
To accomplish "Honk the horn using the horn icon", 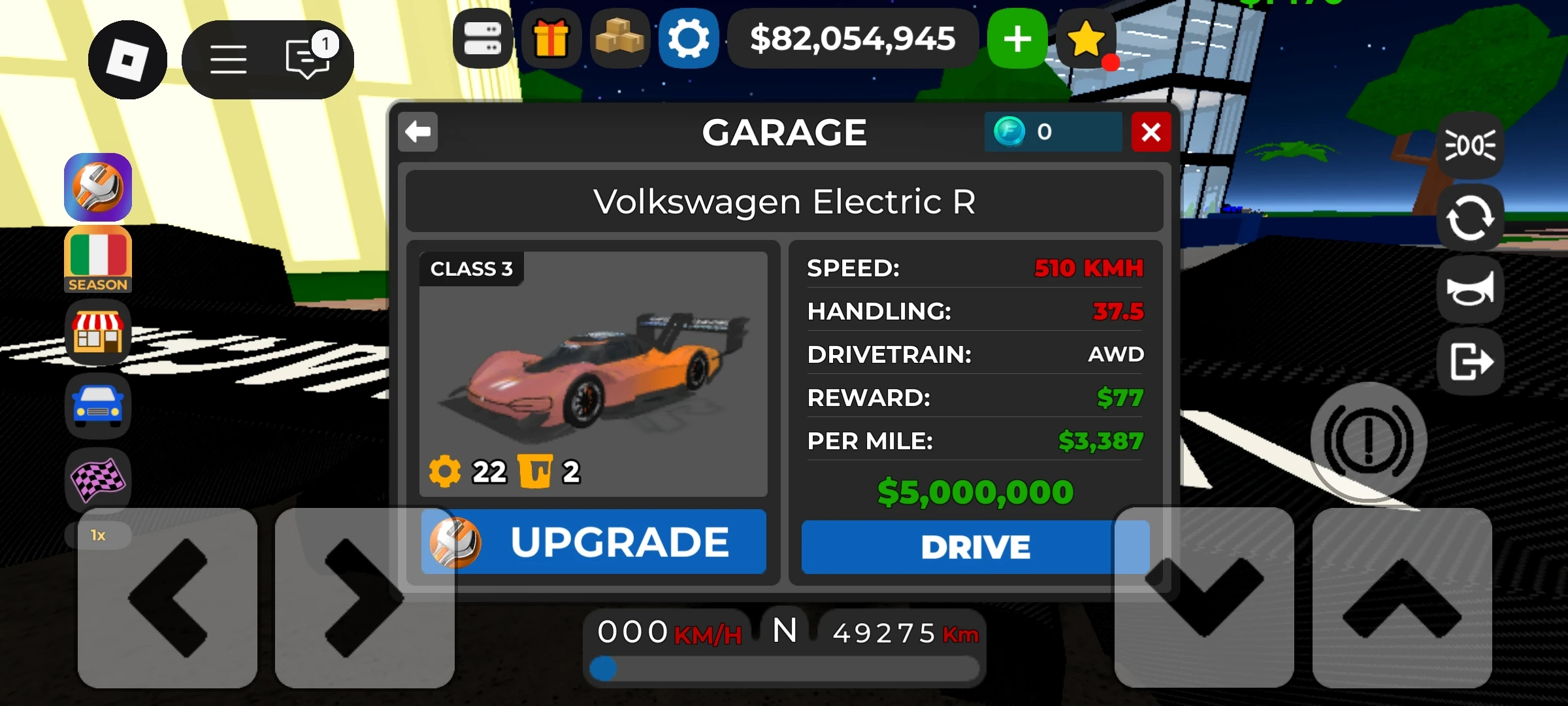I will pyautogui.click(x=1471, y=290).
